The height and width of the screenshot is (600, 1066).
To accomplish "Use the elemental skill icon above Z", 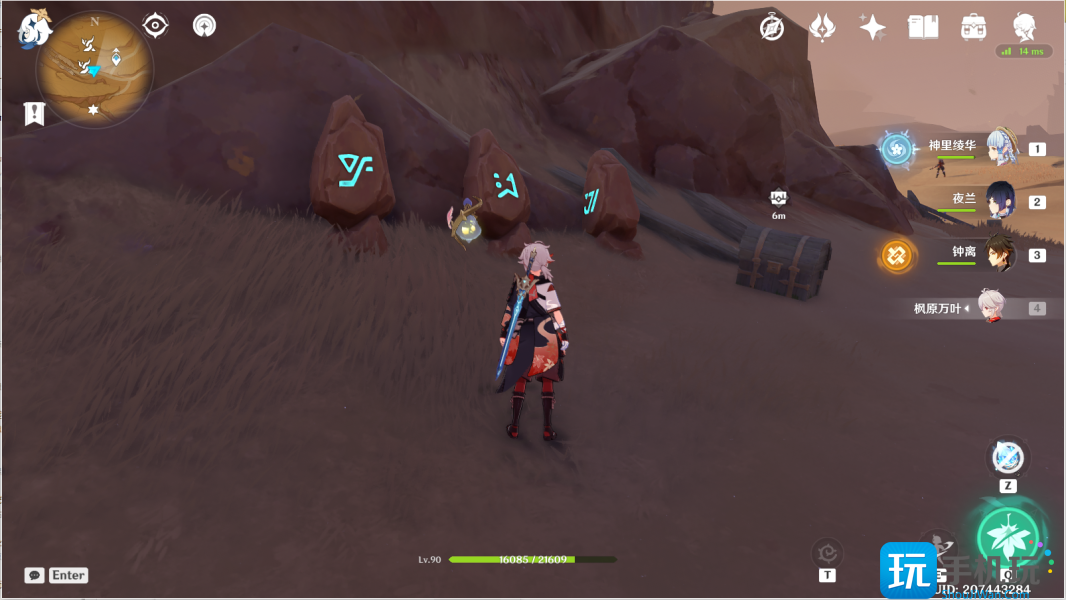I will point(1008,458).
